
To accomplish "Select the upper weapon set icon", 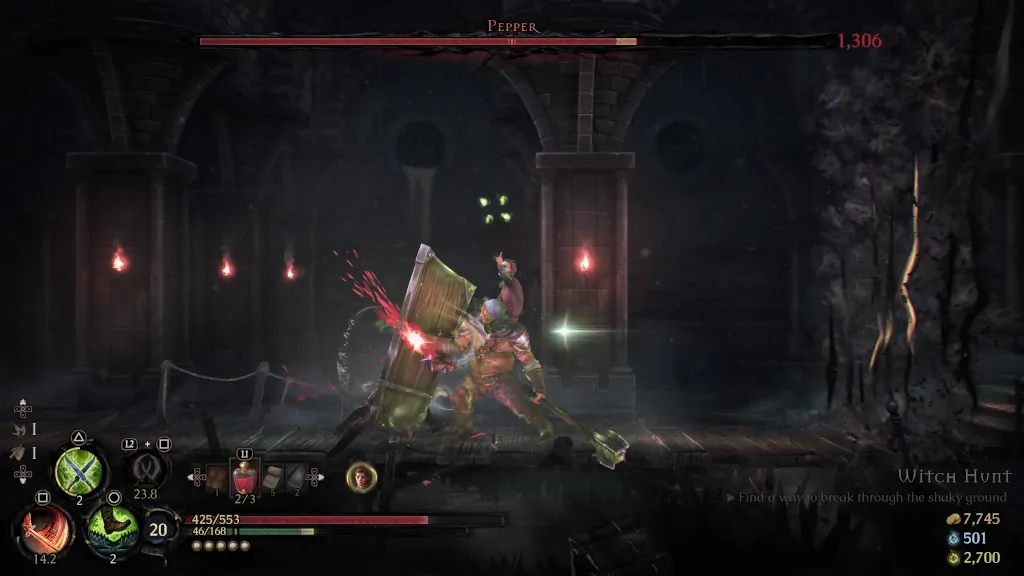I will [19, 429].
